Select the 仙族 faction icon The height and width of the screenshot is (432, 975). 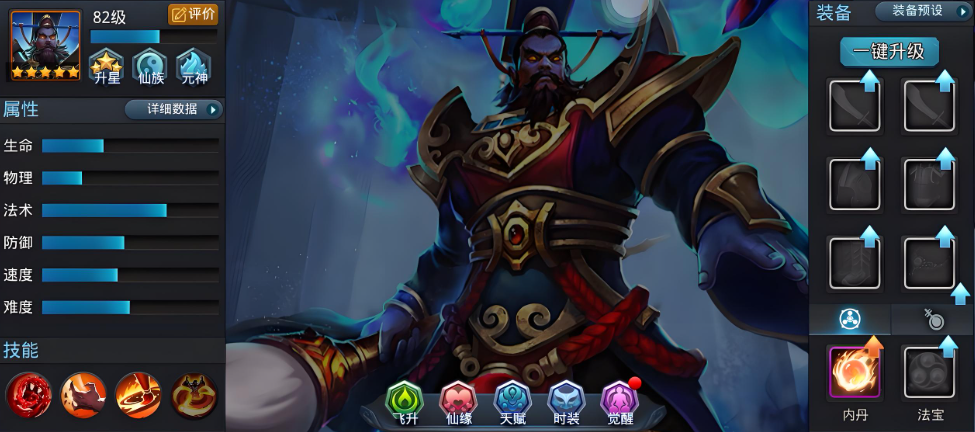pos(149,67)
